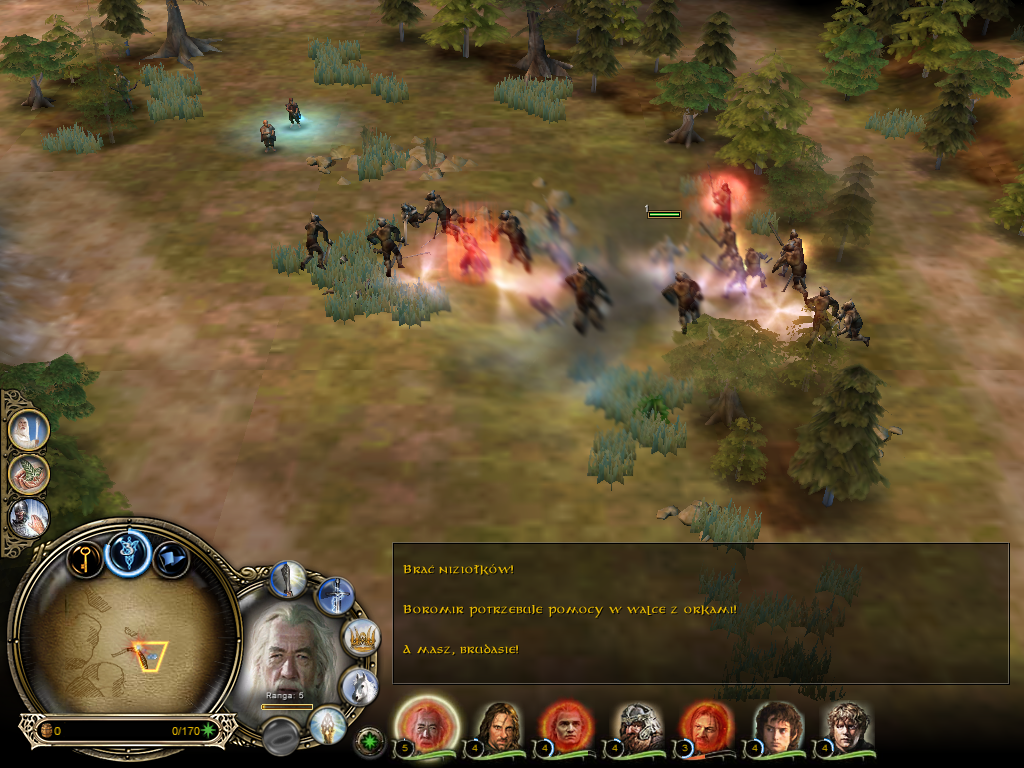This screenshot has height=768, width=1024.
Task: Select Gimli from the hero bar
Action: coord(635,725)
